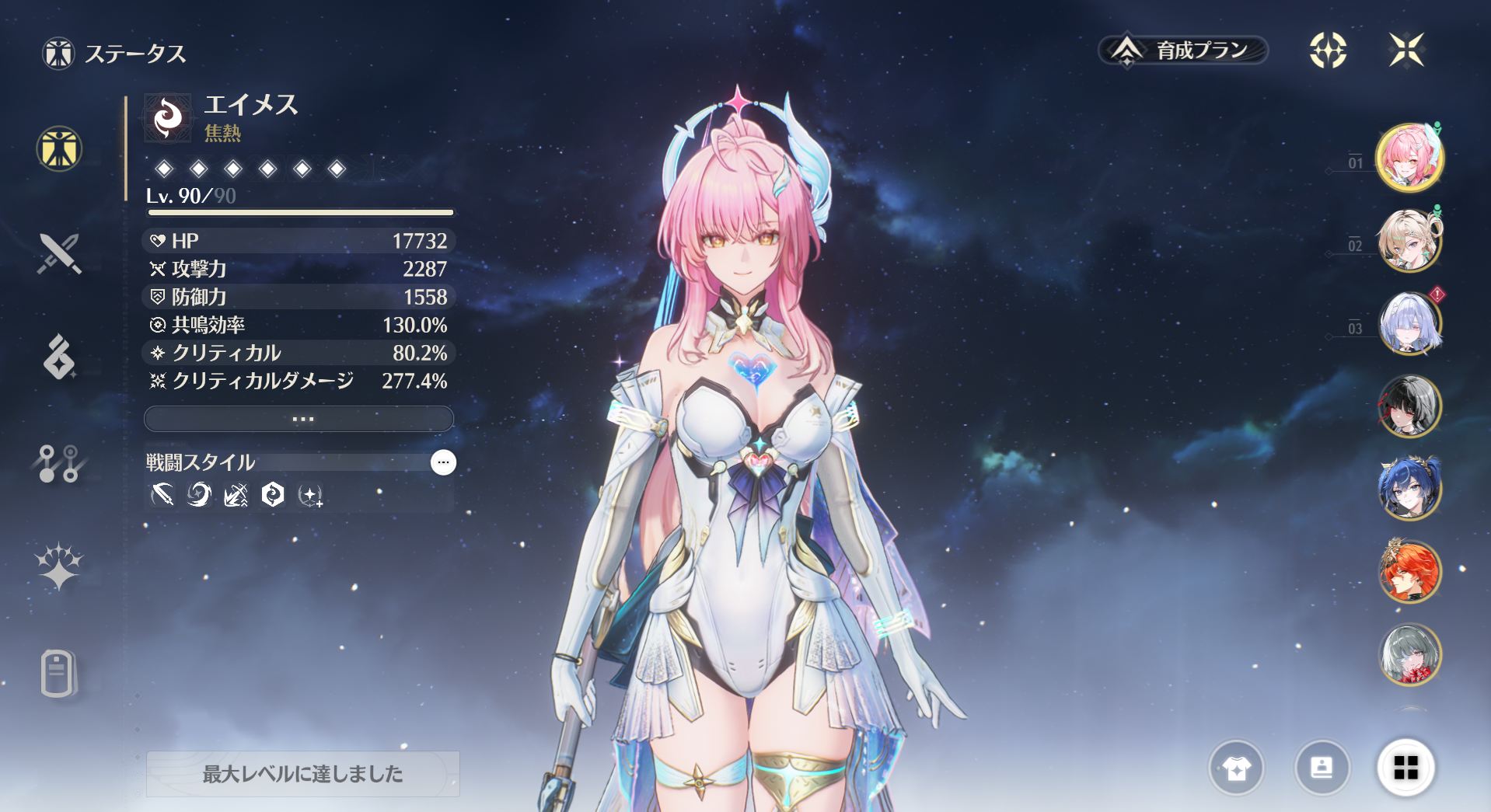Toggle the character grid view button

click(1405, 768)
